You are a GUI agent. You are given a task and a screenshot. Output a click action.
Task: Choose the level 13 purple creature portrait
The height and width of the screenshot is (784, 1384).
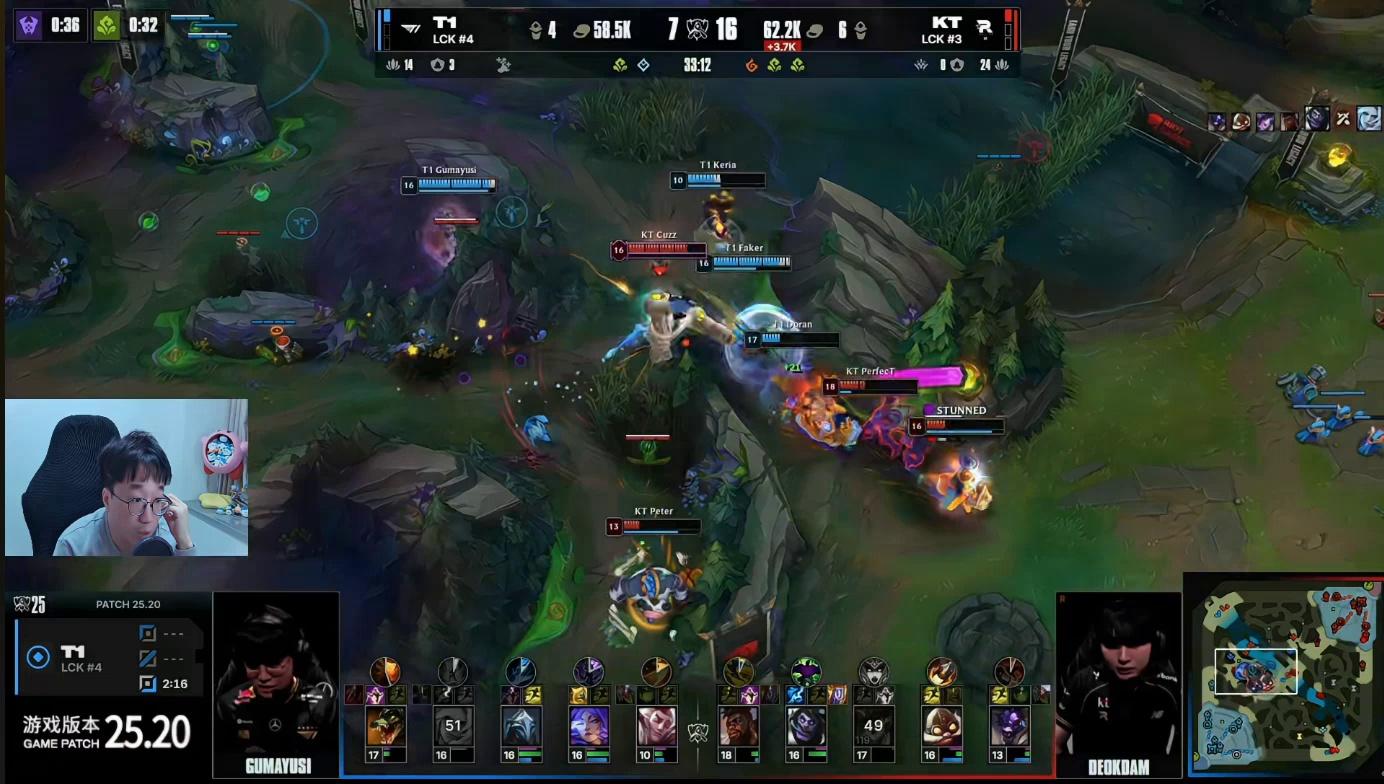(x=1008, y=726)
